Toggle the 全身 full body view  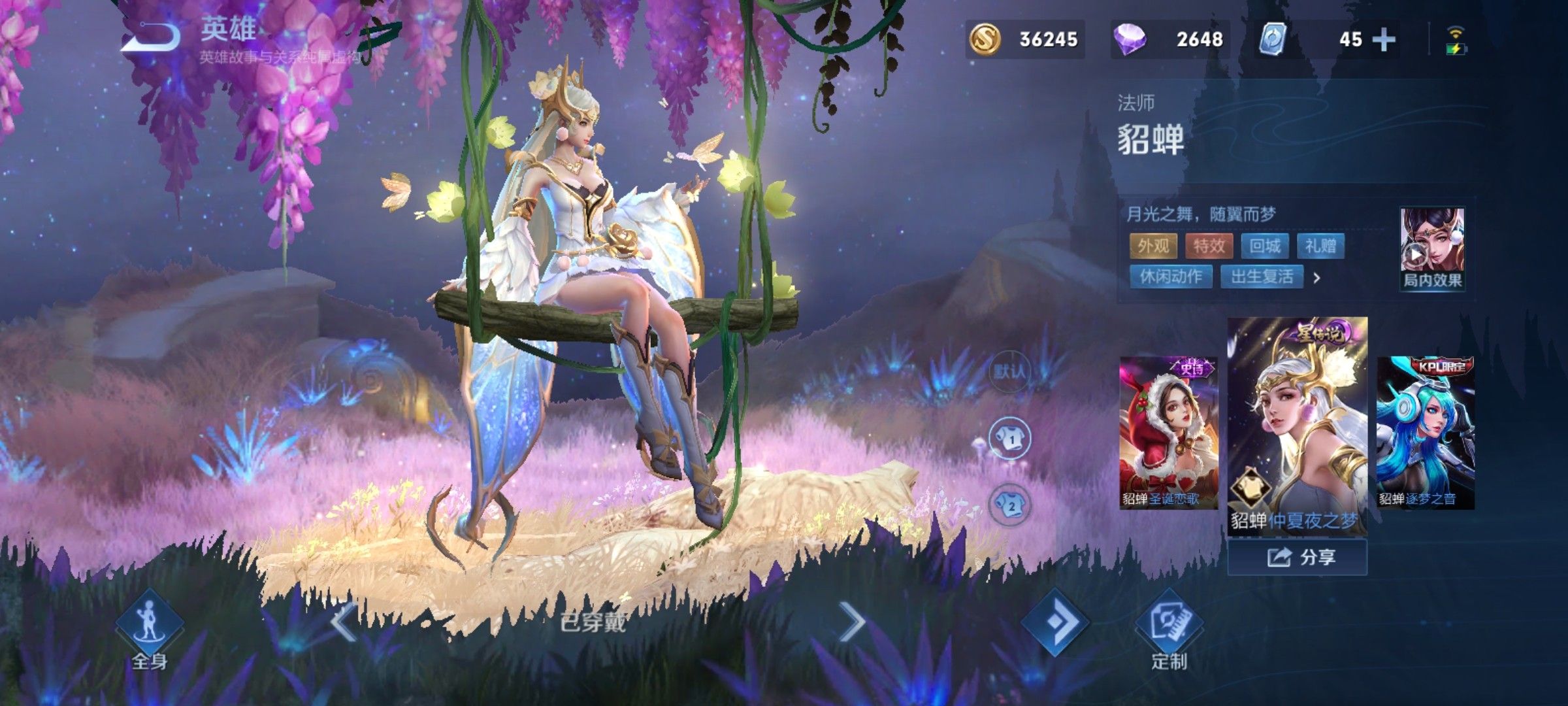pos(150,631)
